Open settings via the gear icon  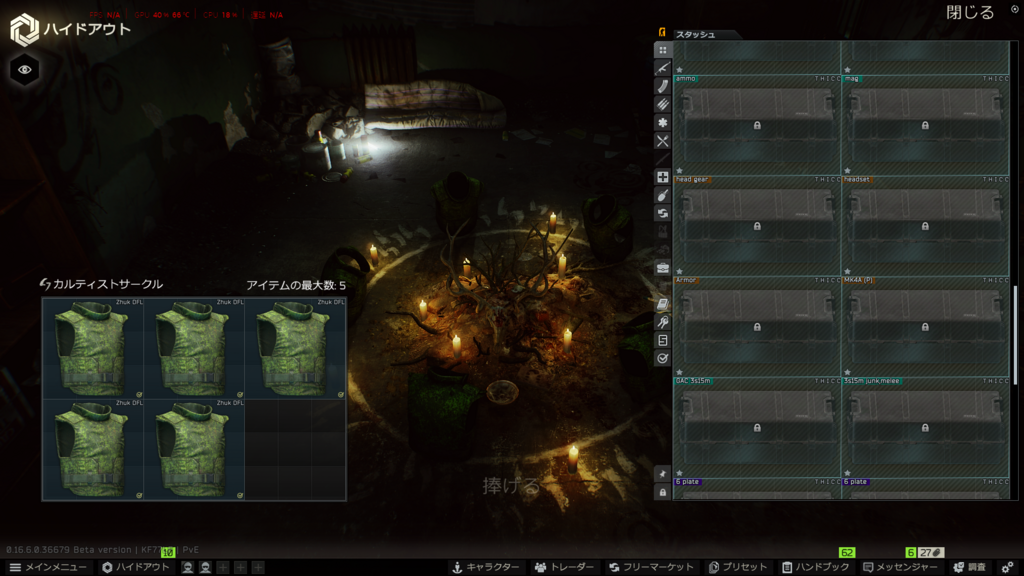pos(1007,567)
